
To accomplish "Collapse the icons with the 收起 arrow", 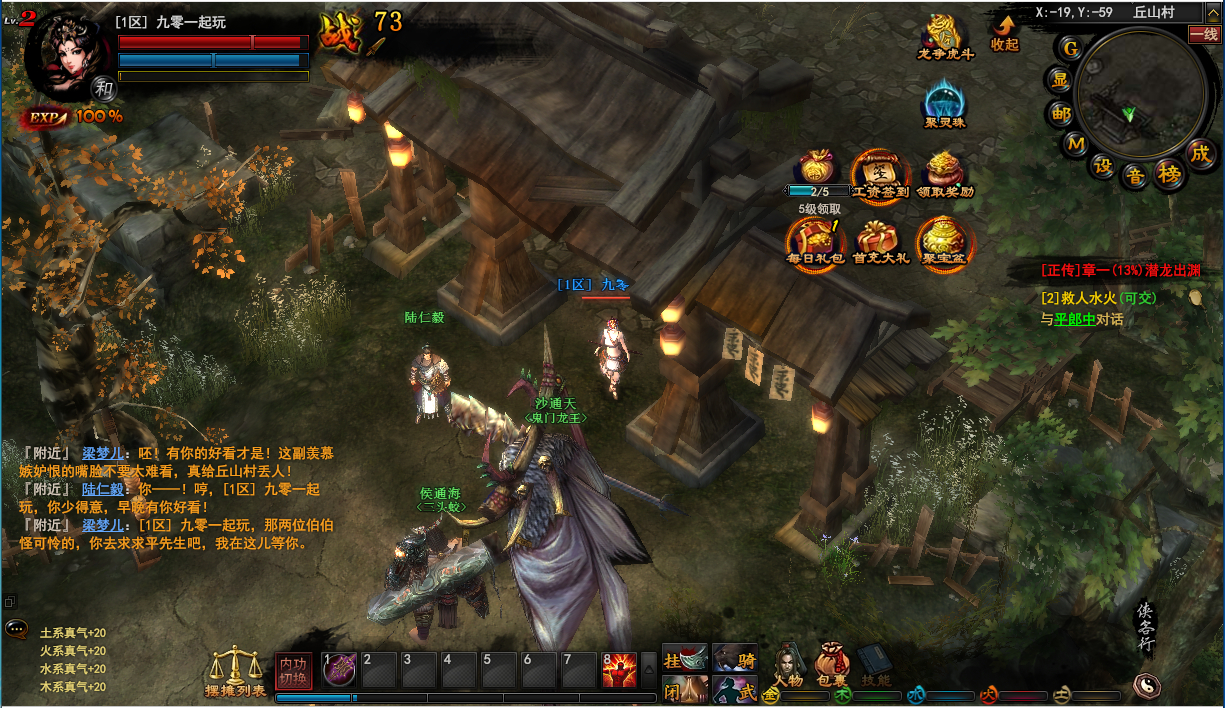I will click(1004, 32).
